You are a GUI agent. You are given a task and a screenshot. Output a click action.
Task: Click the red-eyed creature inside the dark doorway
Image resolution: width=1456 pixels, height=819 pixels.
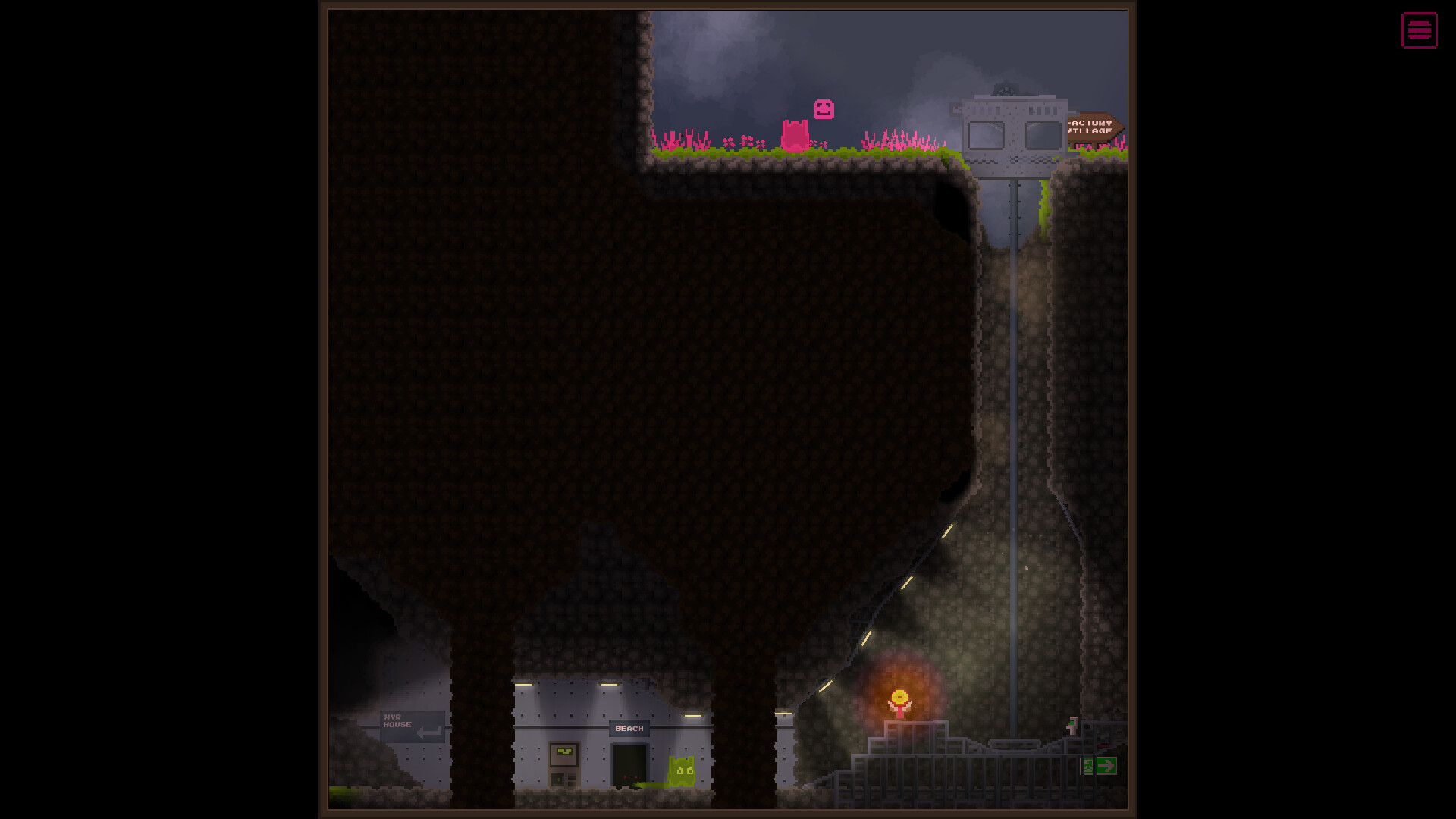[x=630, y=777]
